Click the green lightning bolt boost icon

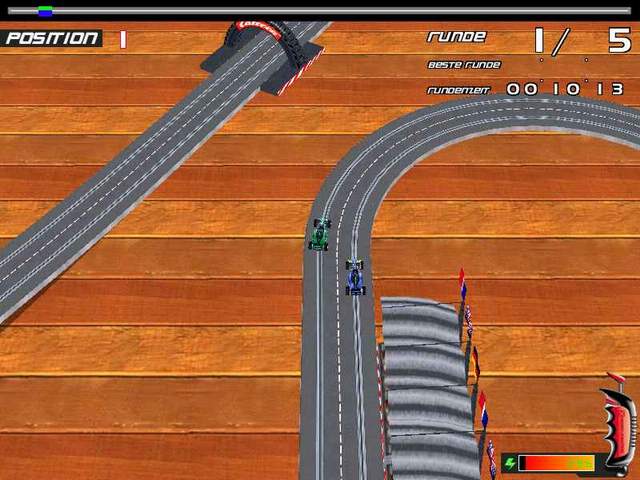(510, 463)
